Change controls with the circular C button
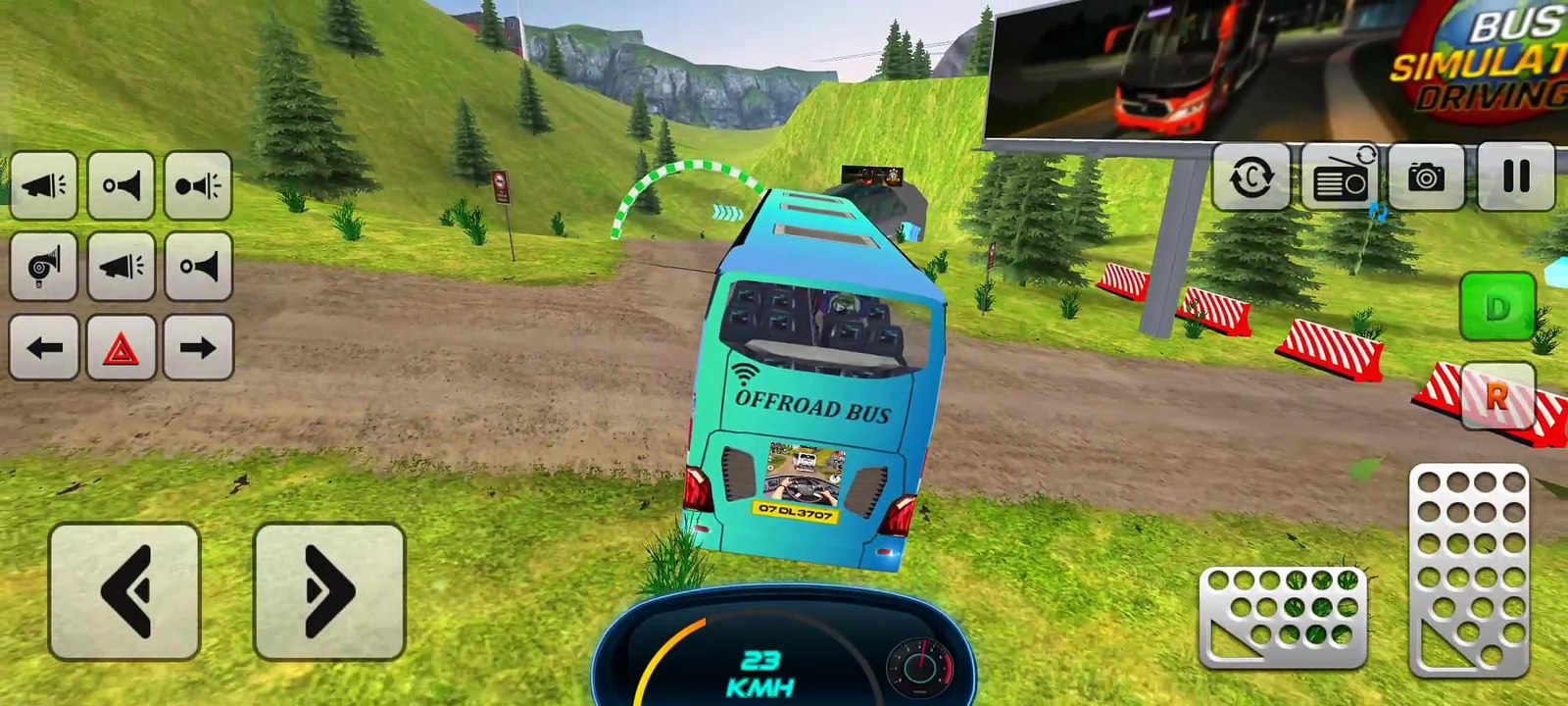1568x706 pixels. 1251,177
